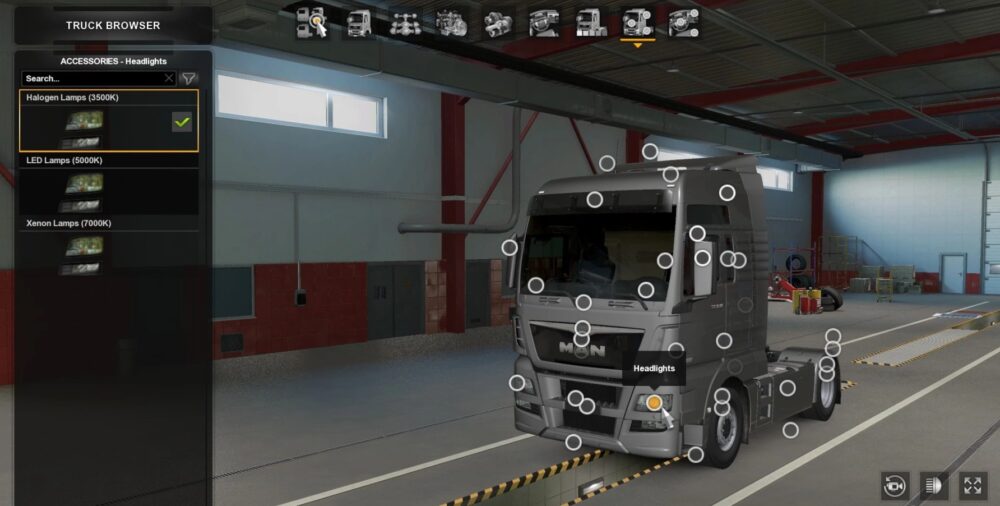Viewport: 1000px width, 506px height.
Task: Pick the Xenon Lamps (7000K) option
Action: pos(109,252)
